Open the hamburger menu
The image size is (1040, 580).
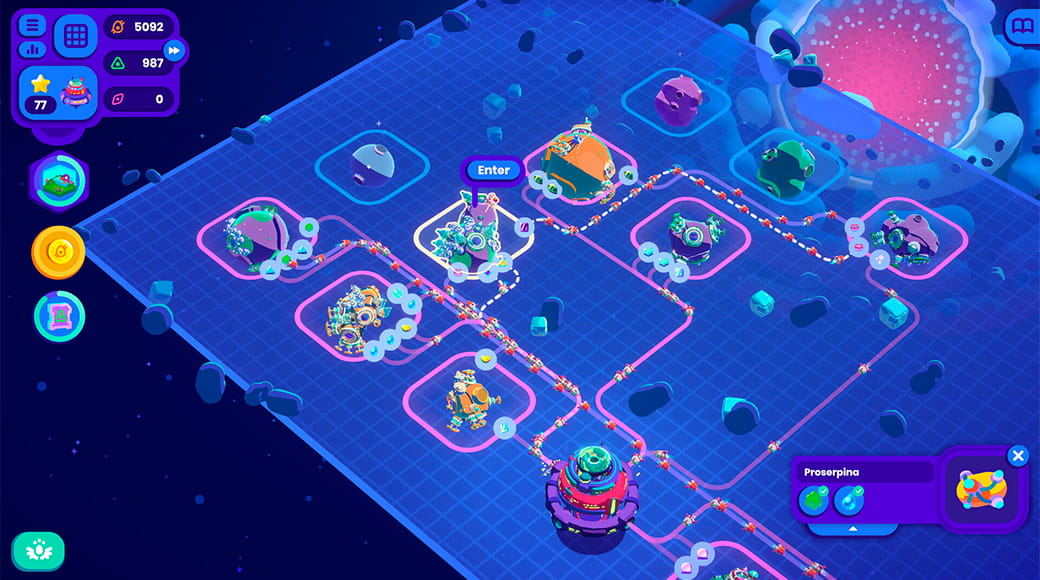click(x=33, y=25)
